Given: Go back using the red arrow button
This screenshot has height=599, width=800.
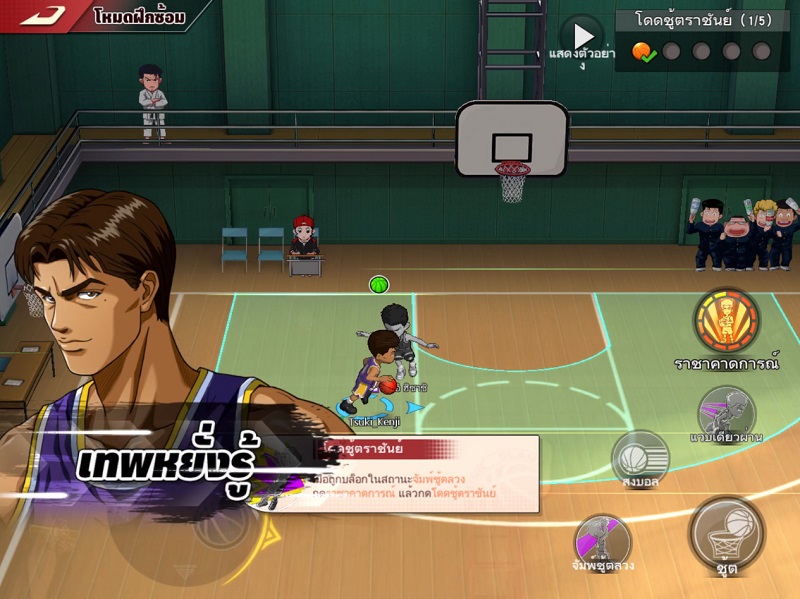Looking at the screenshot, I should coord(42,15).
